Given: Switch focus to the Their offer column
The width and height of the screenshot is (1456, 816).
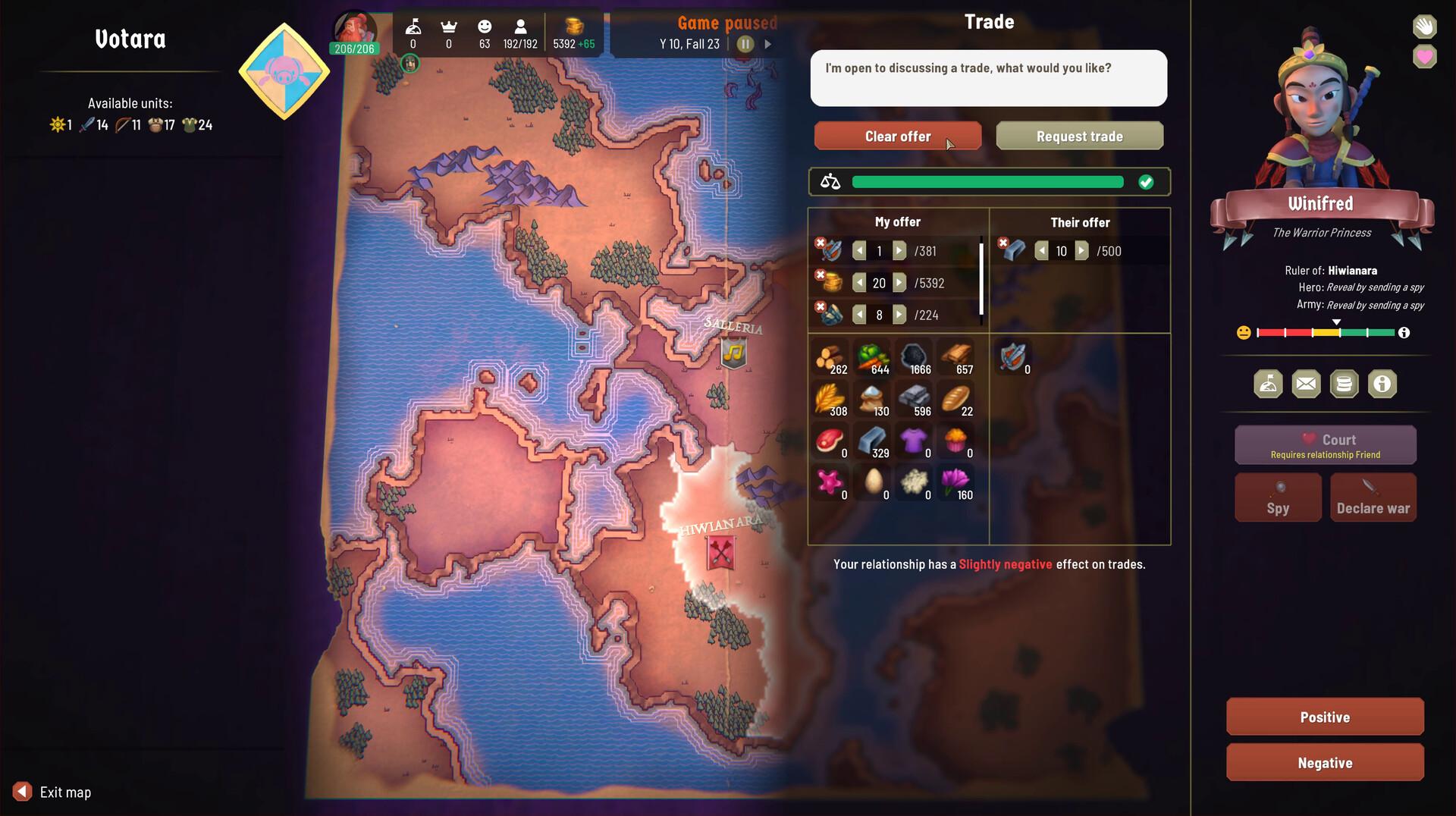Looking at the screenshot, I should pos(1080,222).
